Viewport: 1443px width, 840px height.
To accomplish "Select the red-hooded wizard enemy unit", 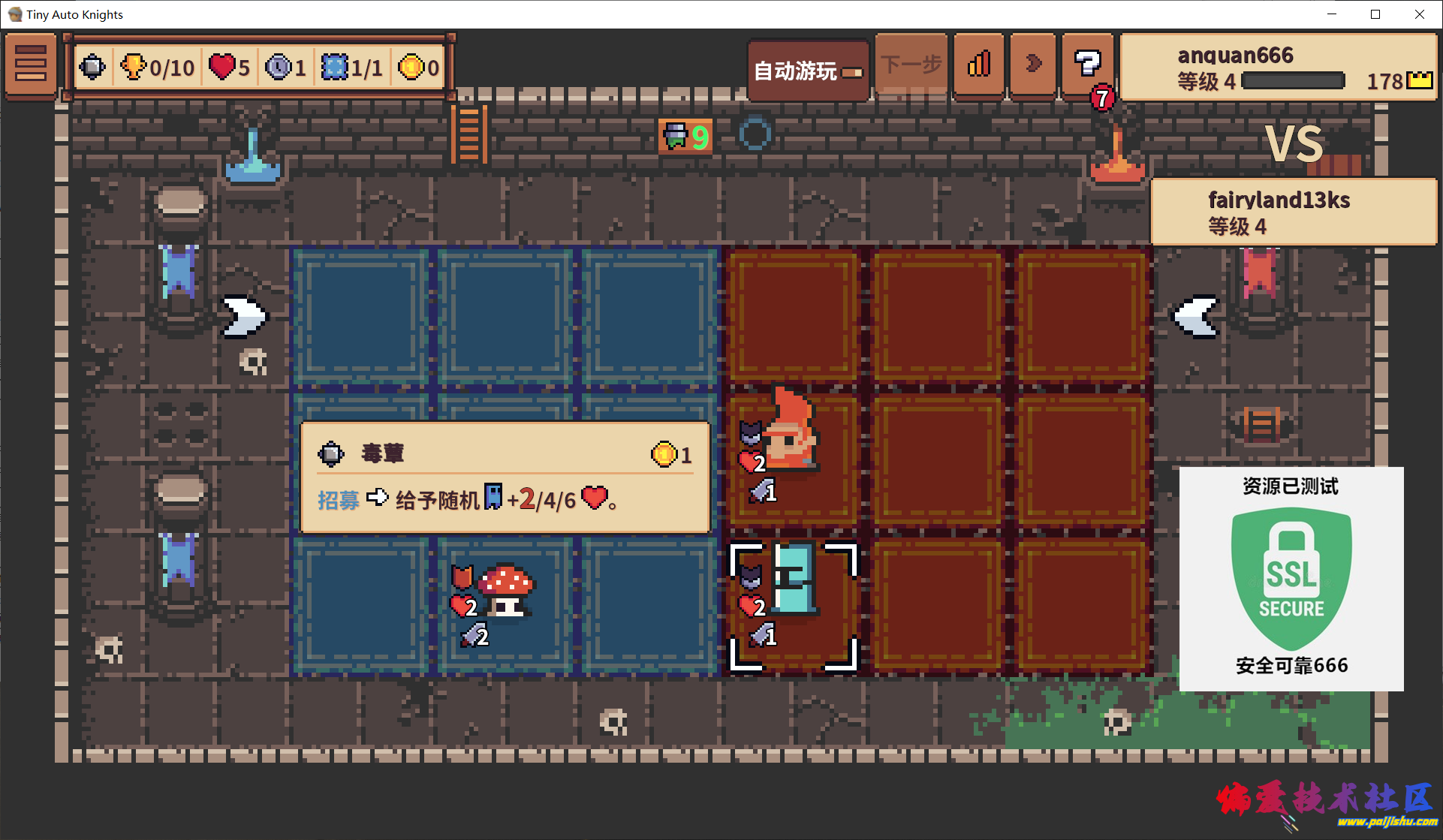I will (x=793, y=432).
